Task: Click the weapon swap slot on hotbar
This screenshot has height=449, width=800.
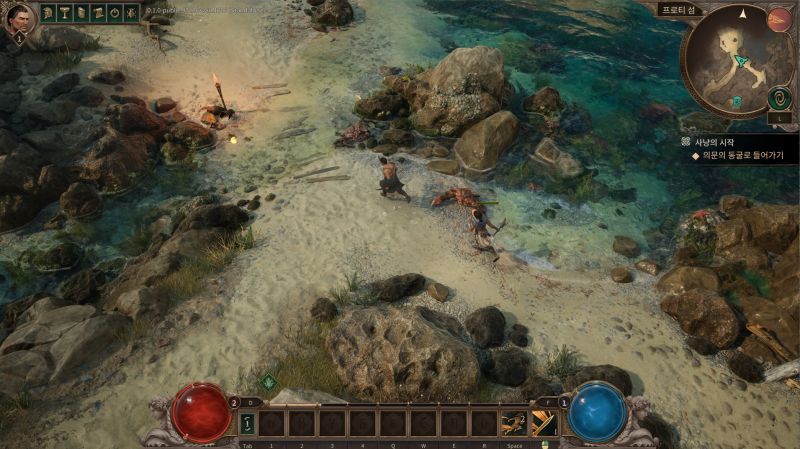Action: click(x=247, y=424)
